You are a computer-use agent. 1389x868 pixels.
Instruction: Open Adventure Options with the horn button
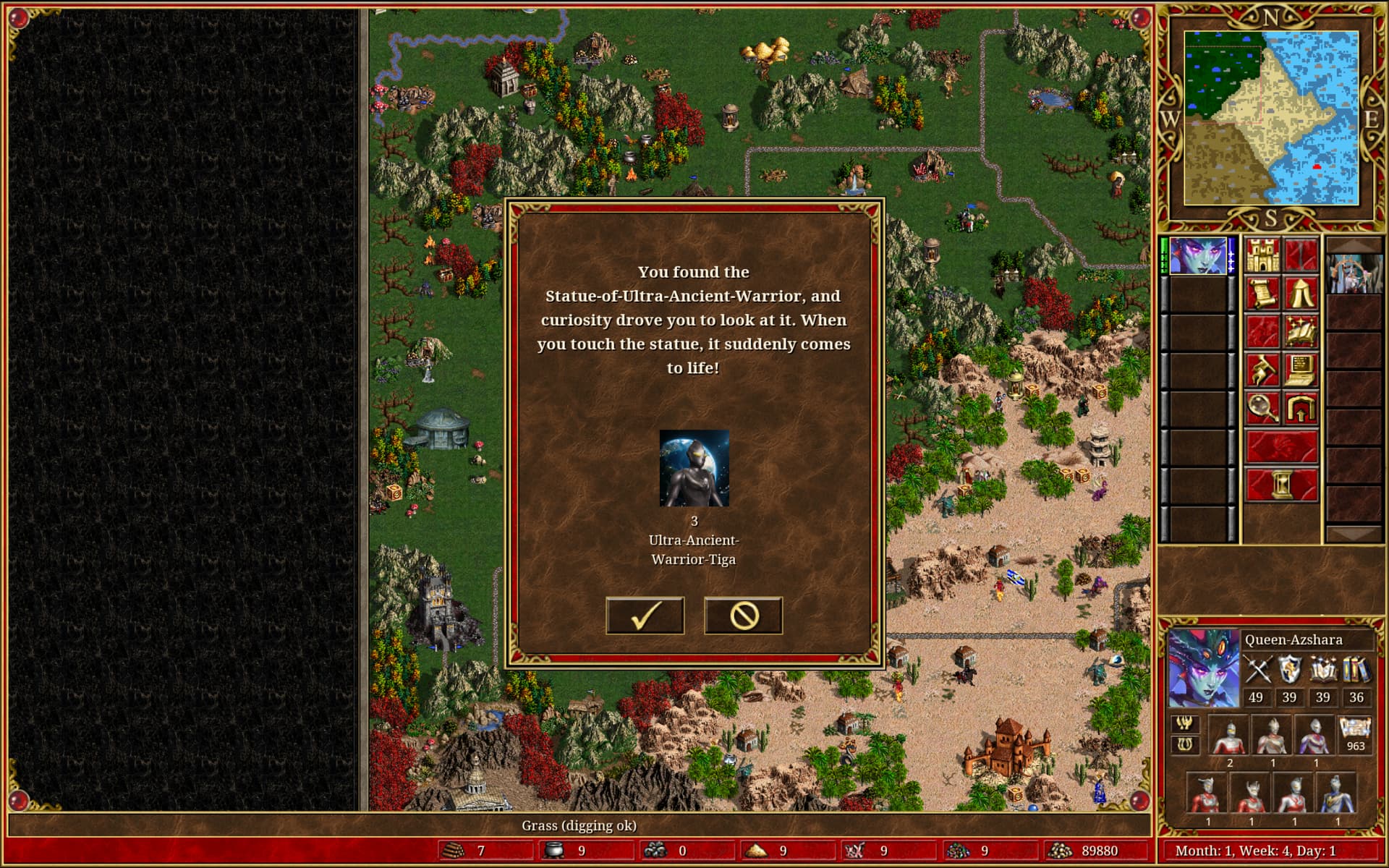click(1262, 370)
